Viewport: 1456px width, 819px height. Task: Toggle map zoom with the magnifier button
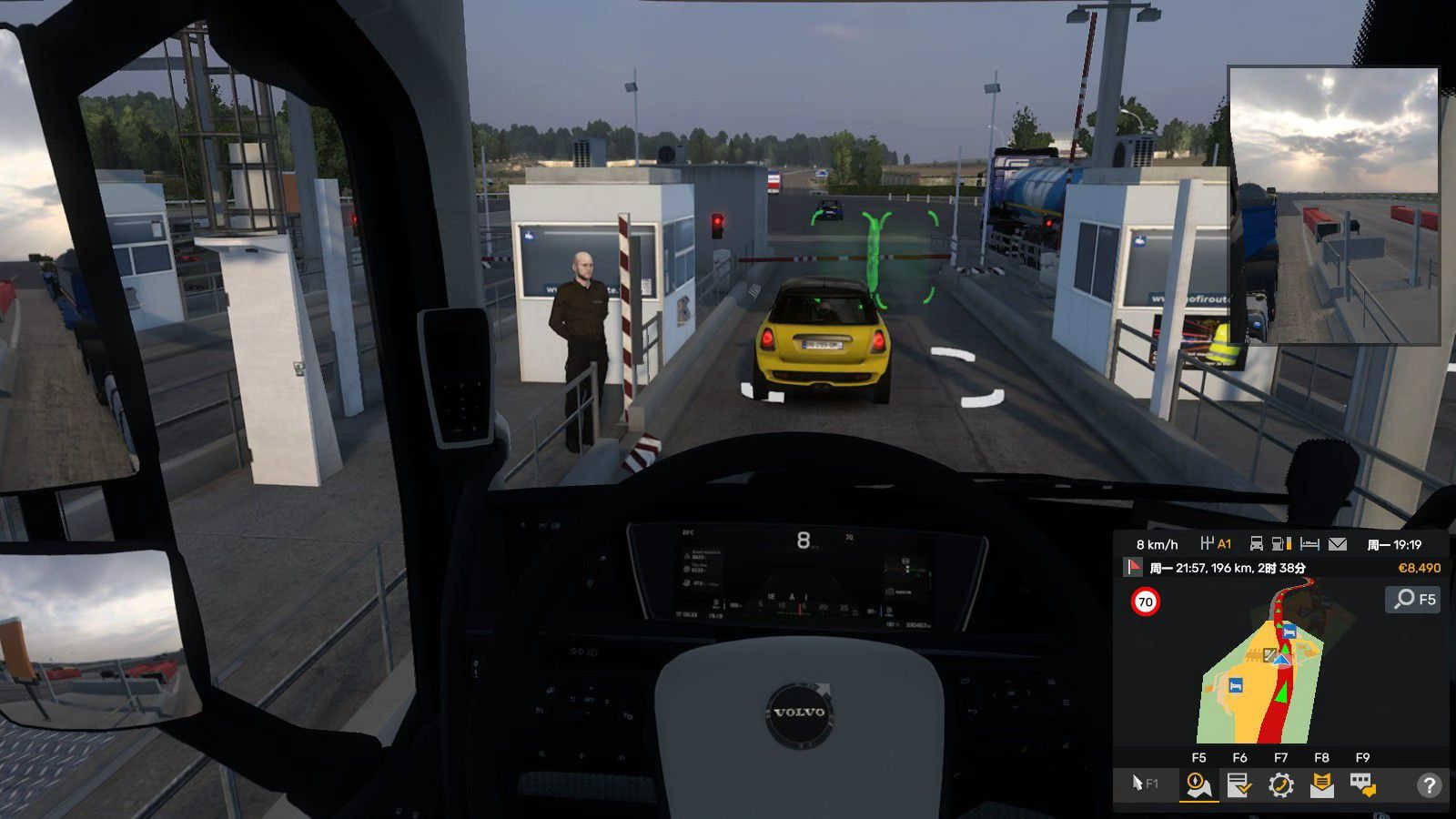[x=1413, y=599]
